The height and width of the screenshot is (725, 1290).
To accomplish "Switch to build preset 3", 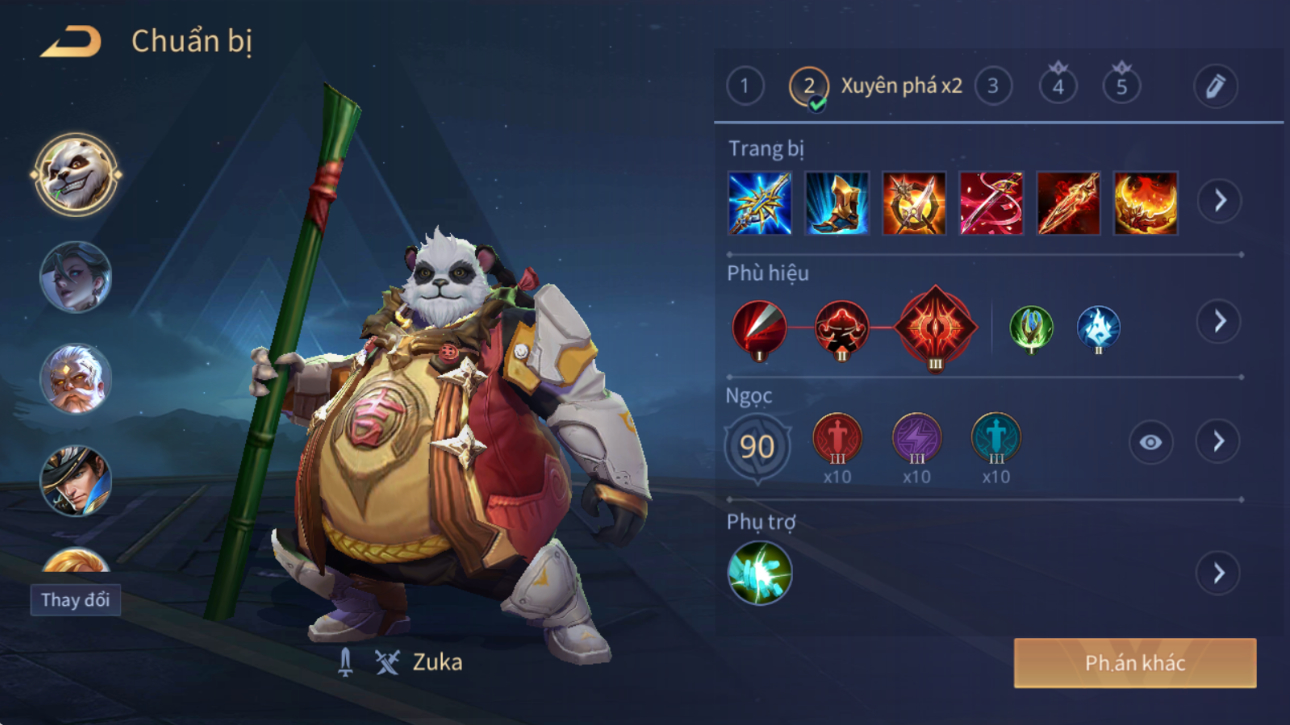I will [992, 86].
